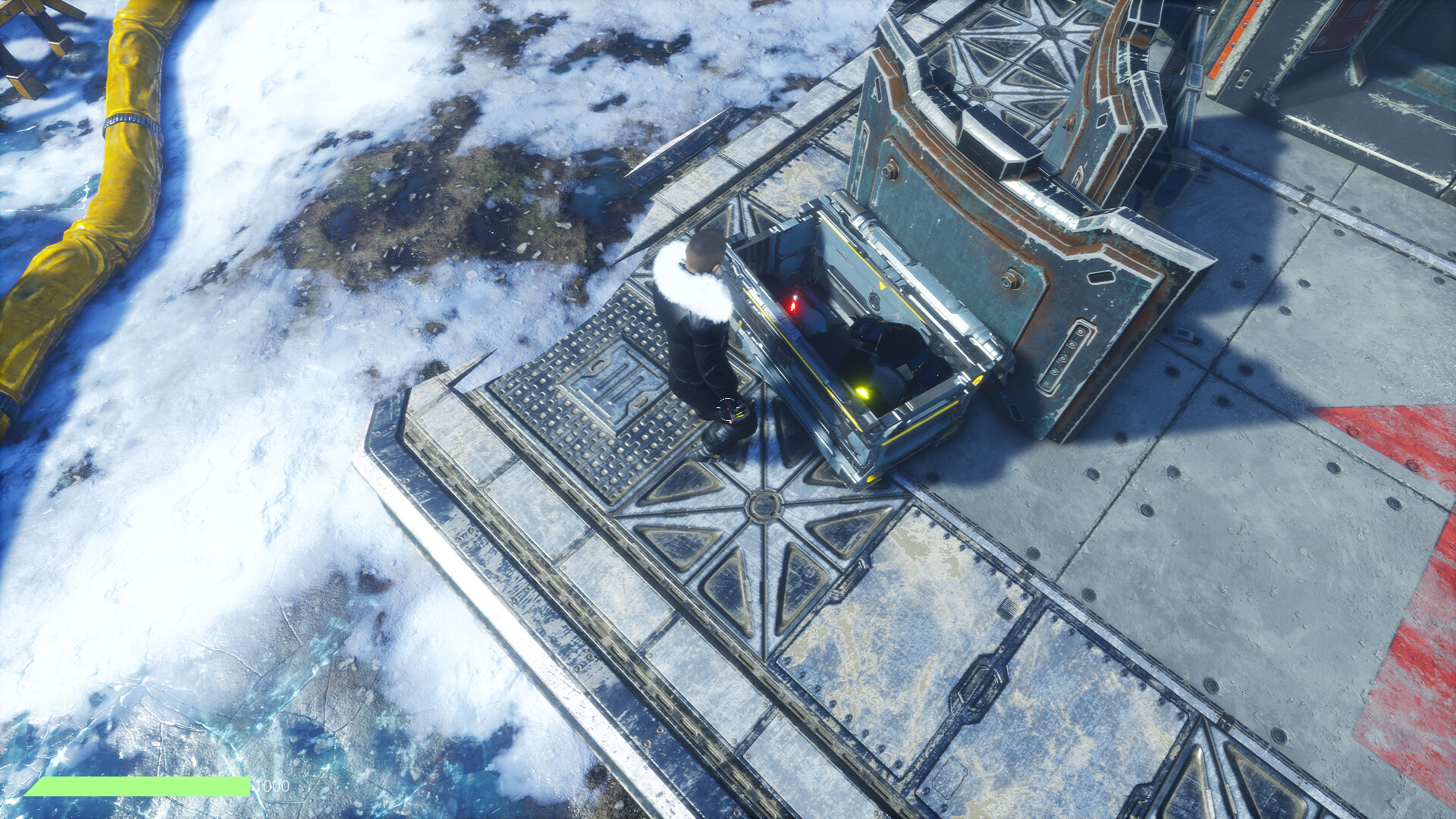Click the circular port on the open crate lid
Viewport: 1456px width, 819px height.
coord(874,300)
